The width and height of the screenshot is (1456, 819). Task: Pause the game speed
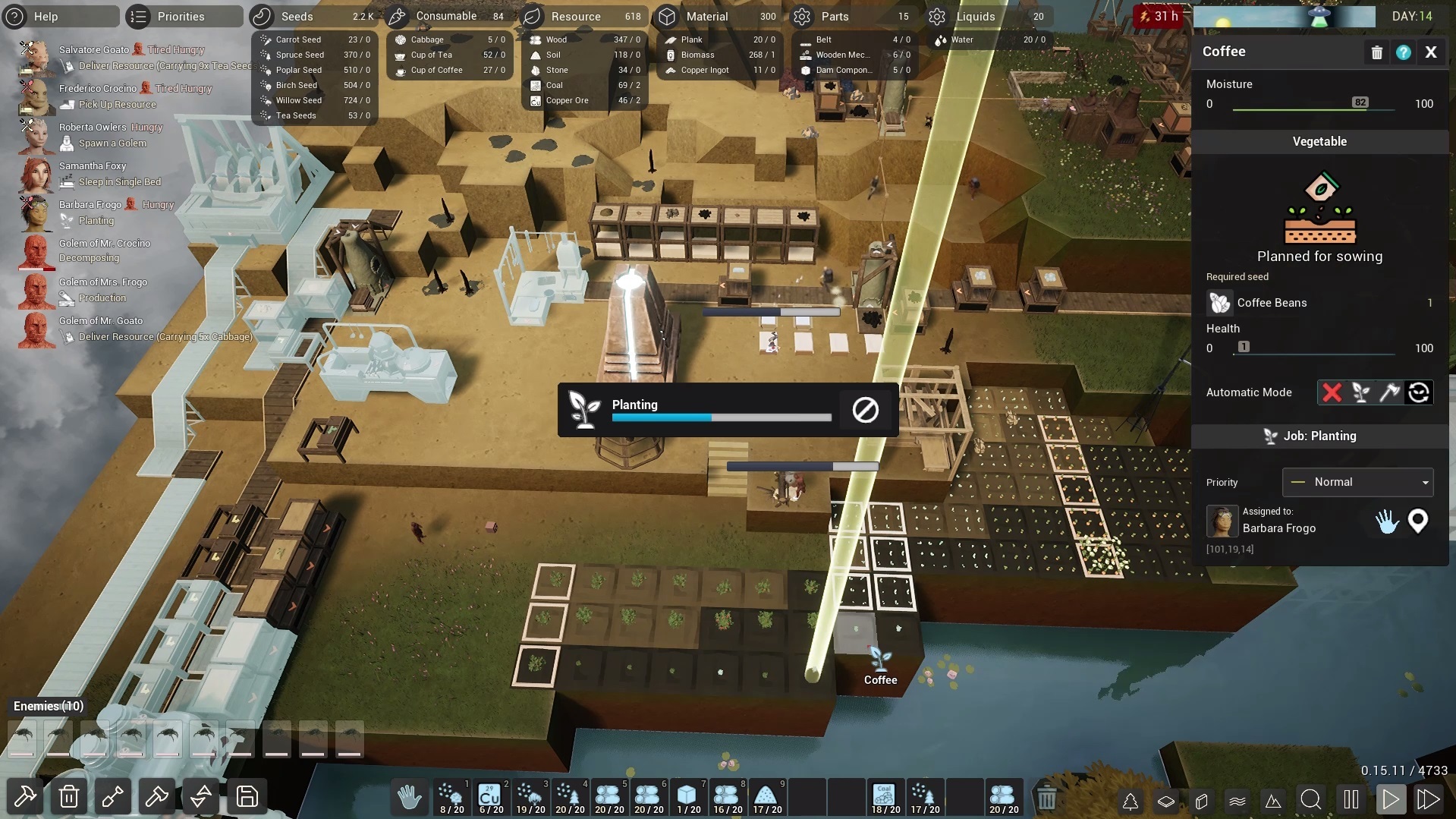(1351, 799)
